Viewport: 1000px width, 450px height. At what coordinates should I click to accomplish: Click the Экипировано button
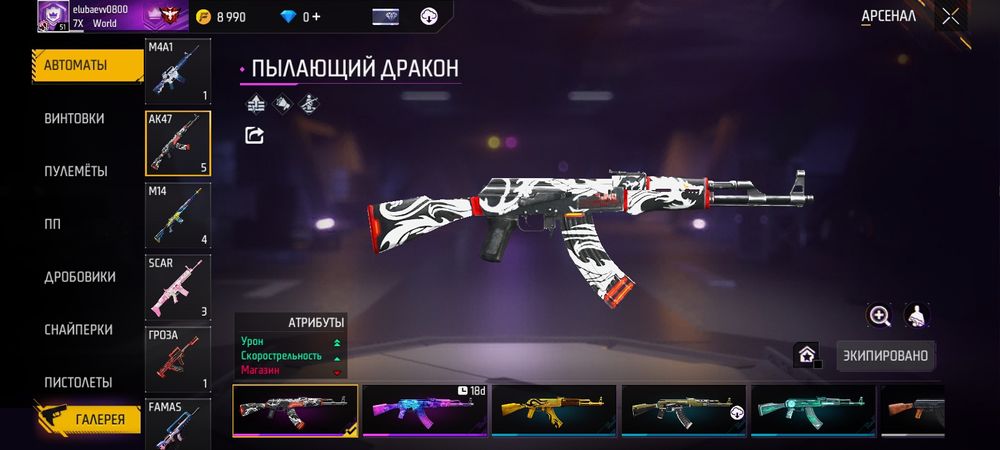[x=885, y=355]
